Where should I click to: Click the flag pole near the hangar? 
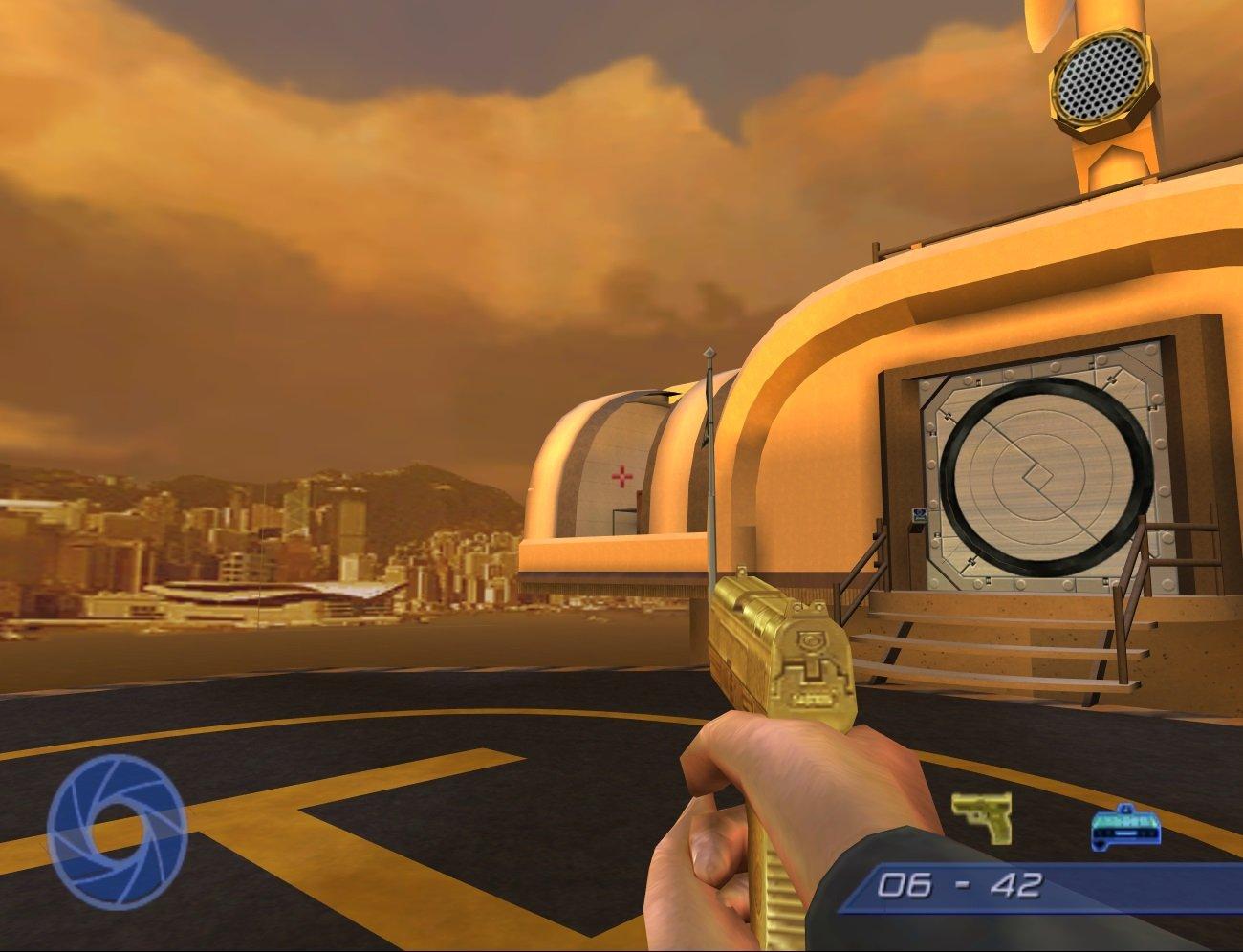coord(709,449)
